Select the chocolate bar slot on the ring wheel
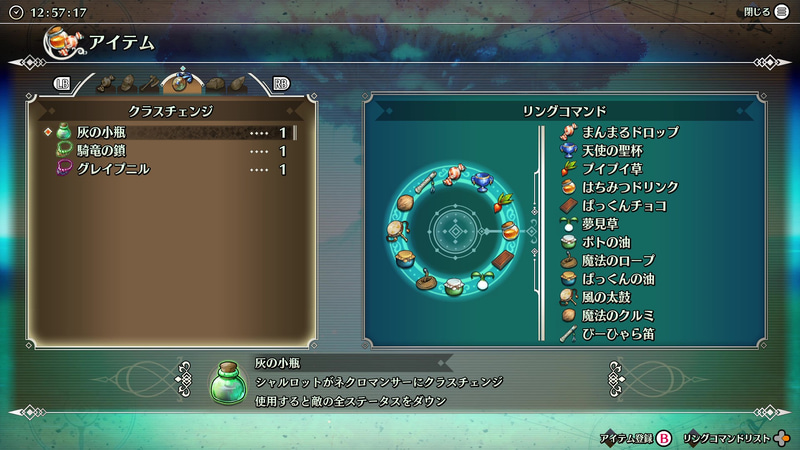800x450 pixels. click(505, 262)
